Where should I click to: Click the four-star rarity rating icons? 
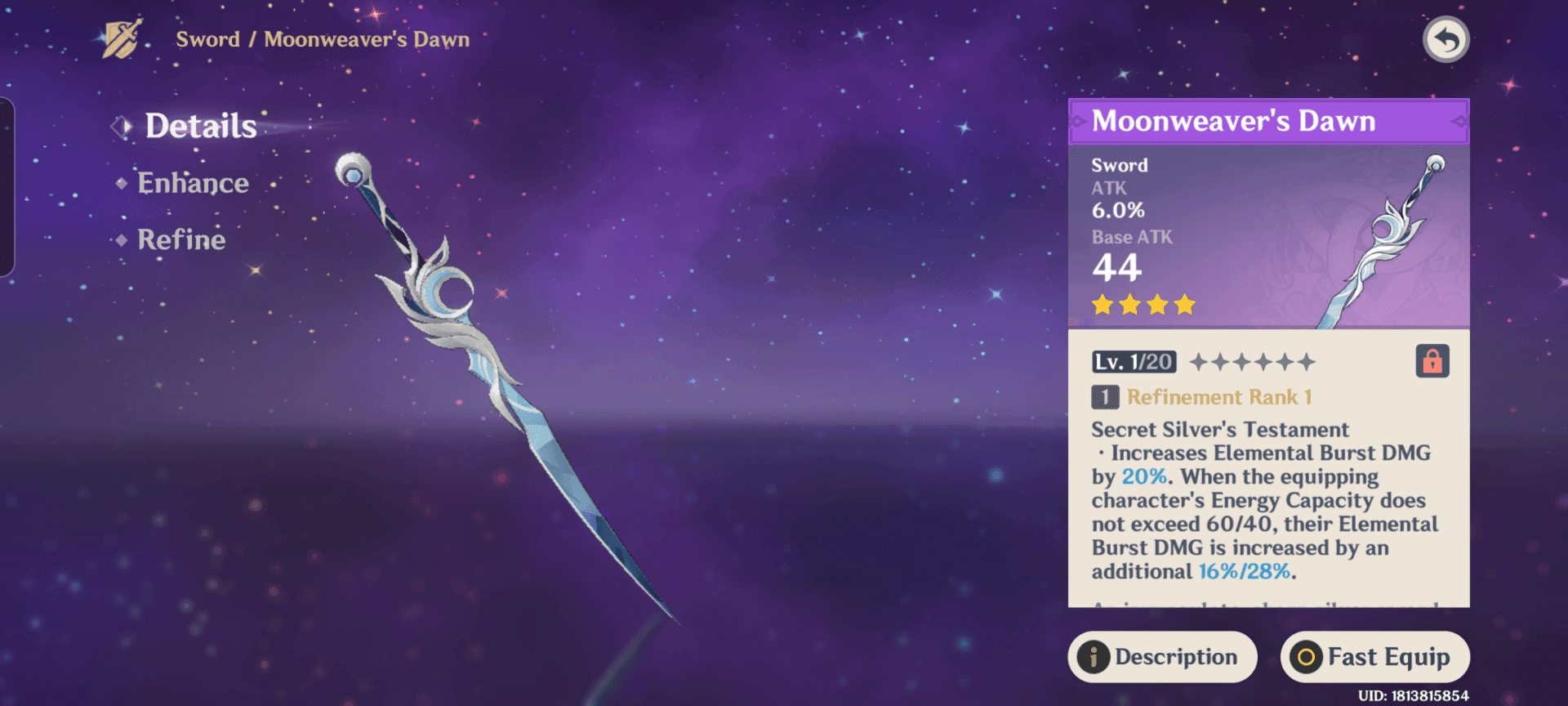1143,304
